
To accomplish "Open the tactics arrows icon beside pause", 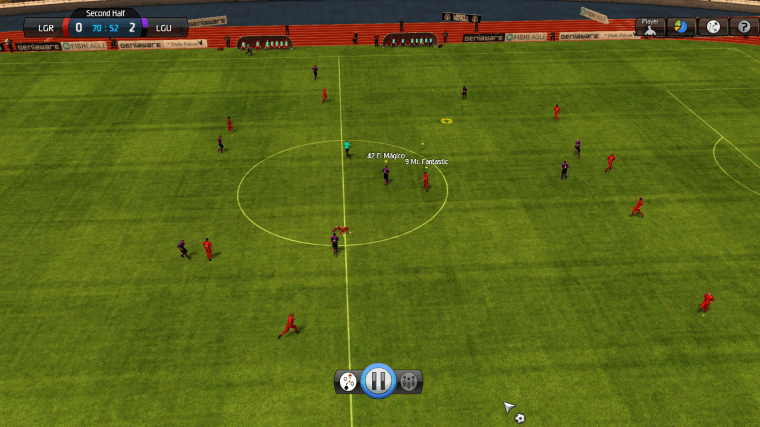I will (x=348, y=381).
